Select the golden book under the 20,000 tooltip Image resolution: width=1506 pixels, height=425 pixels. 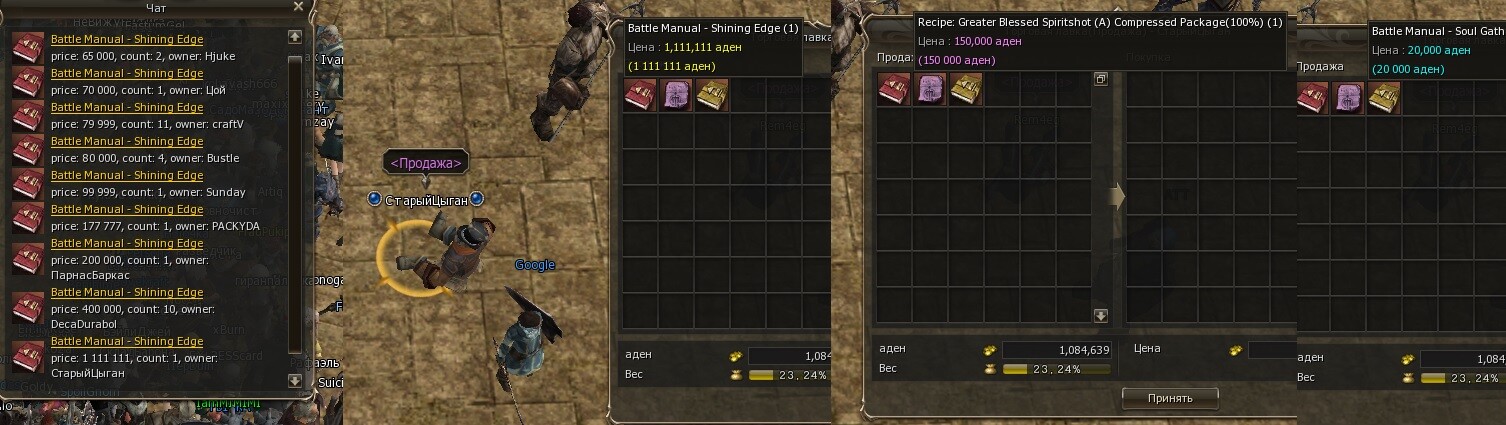[x=1383, y=98]
